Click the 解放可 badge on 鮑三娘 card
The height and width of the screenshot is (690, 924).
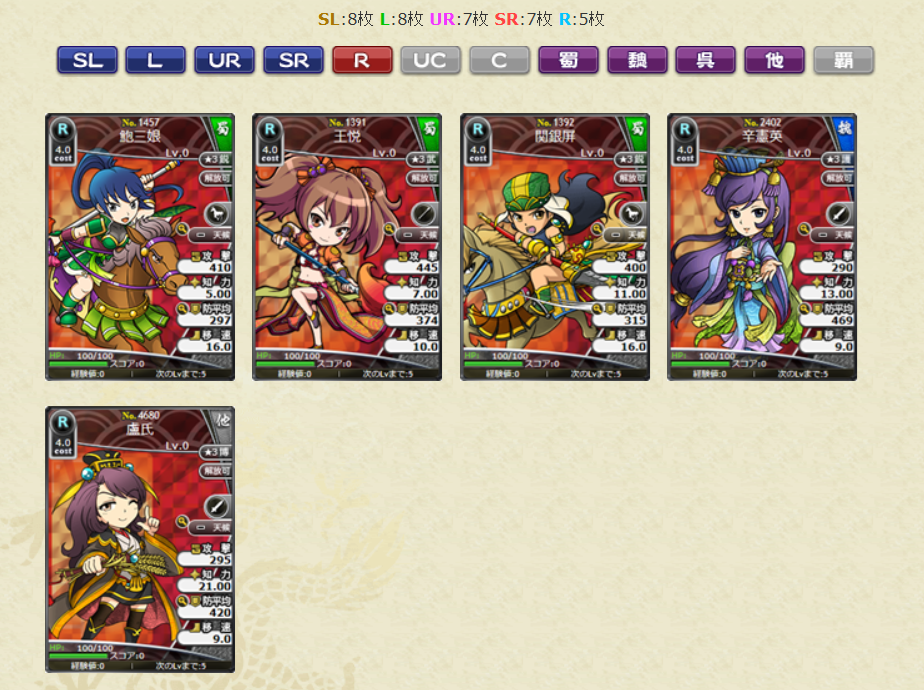click(x=216, y=177)
